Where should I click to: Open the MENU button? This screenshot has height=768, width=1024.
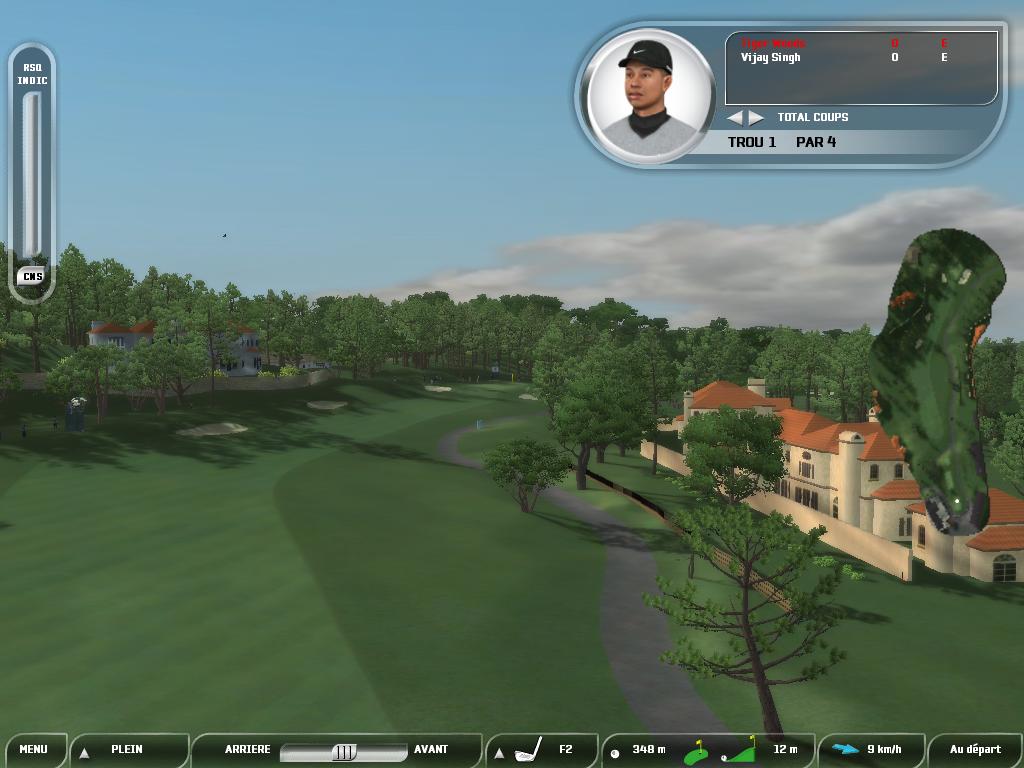point(33,749)
